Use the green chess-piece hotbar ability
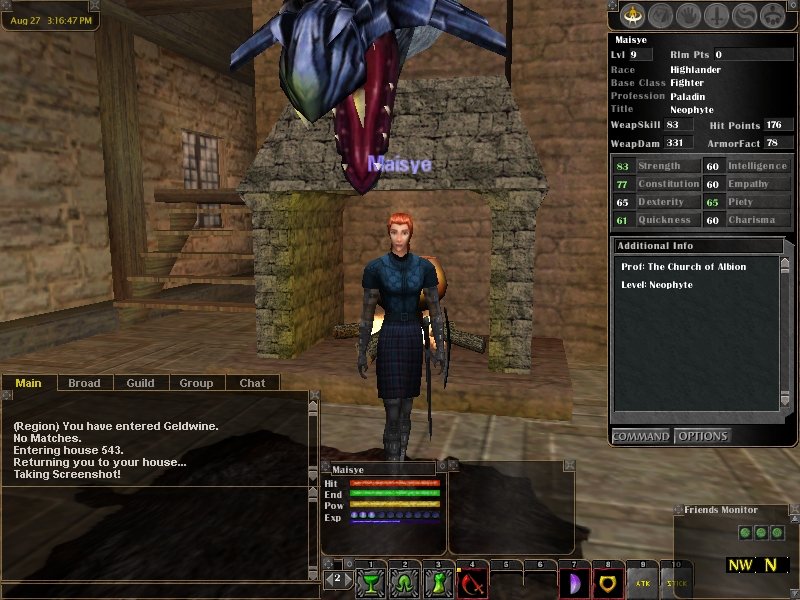This screenshot has width=800, height=600. (x=439, y=580)
